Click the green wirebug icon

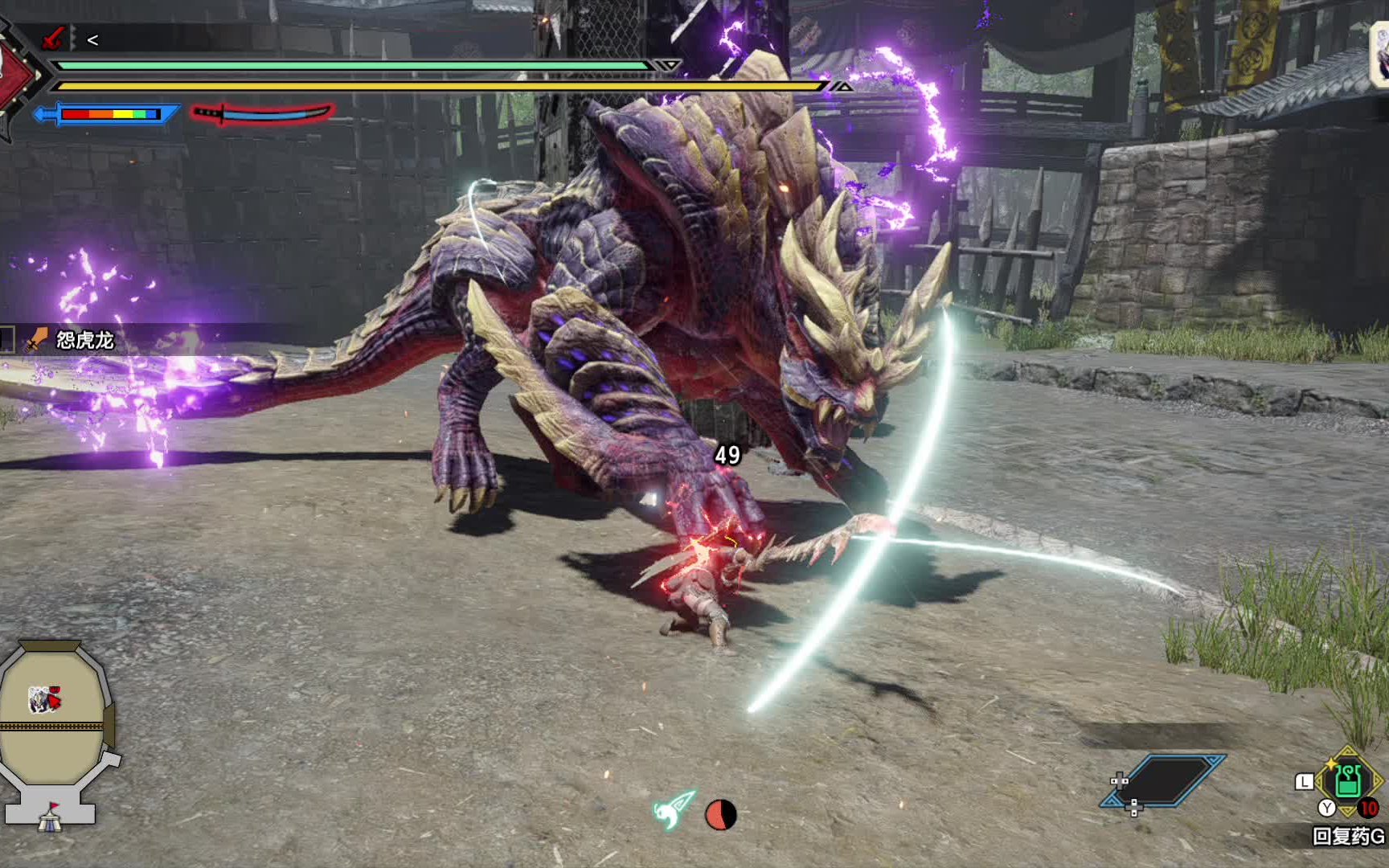click(673, 809)
